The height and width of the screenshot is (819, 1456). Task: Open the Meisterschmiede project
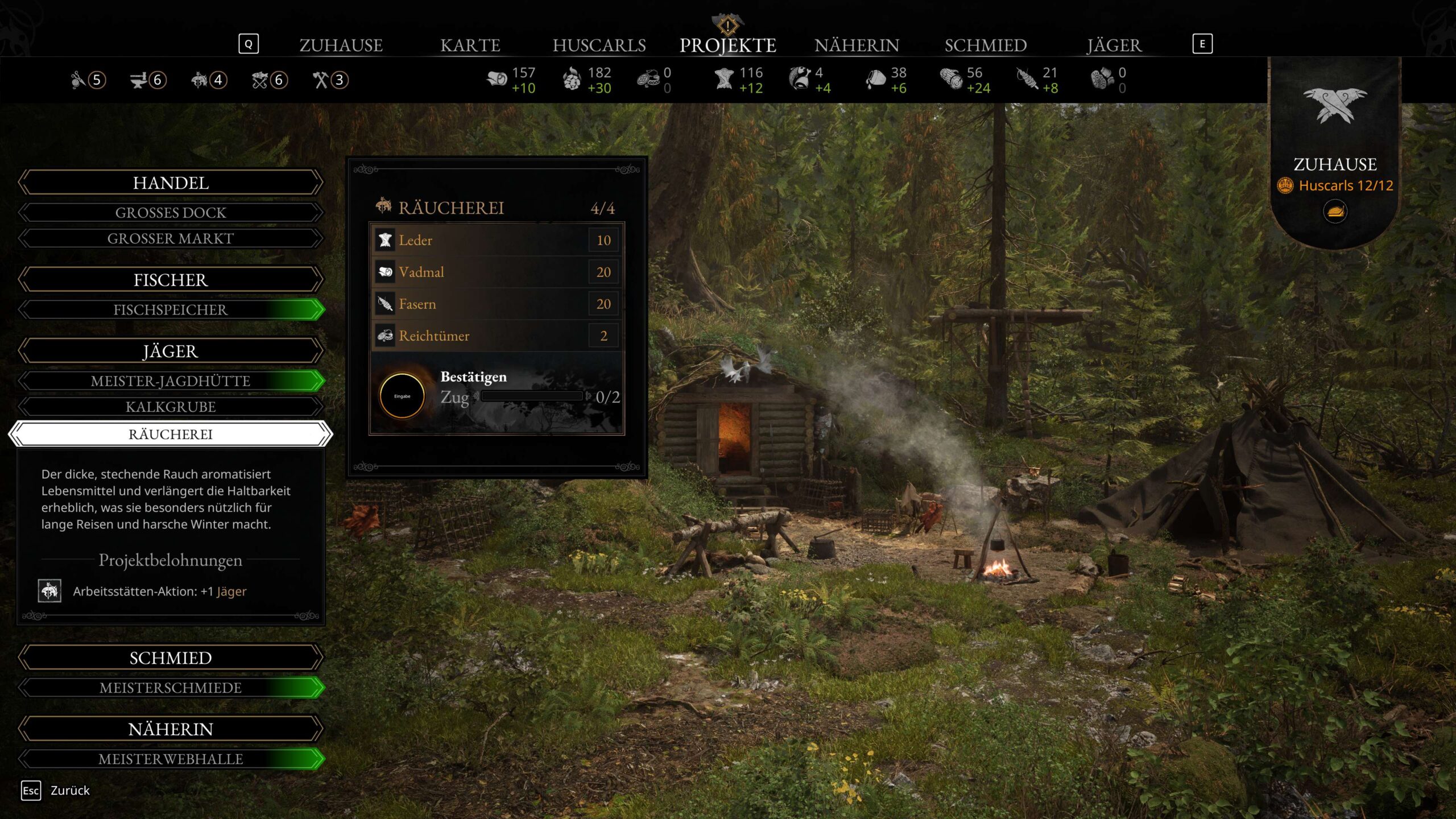(171, 688)
